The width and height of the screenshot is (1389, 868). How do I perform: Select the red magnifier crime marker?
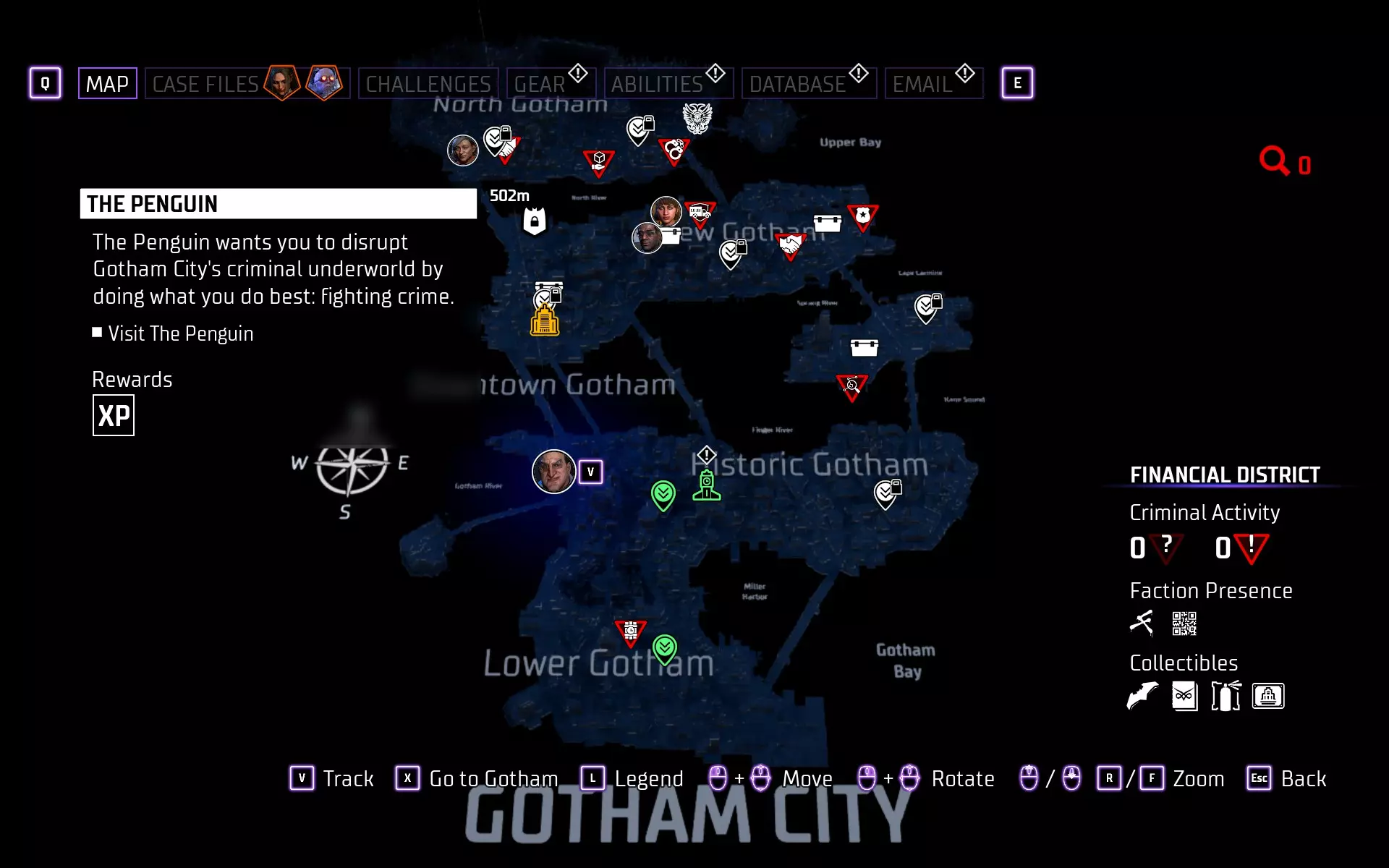pos(851,386)
